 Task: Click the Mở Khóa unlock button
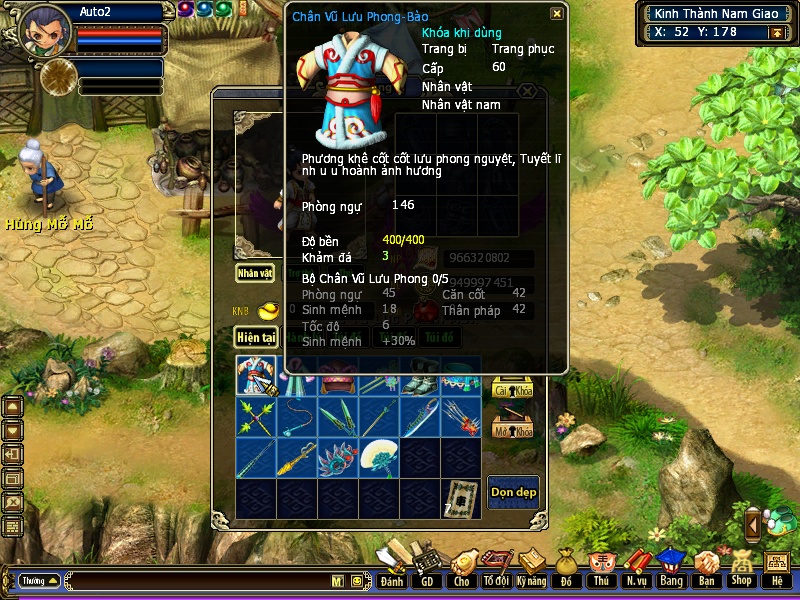512,430
